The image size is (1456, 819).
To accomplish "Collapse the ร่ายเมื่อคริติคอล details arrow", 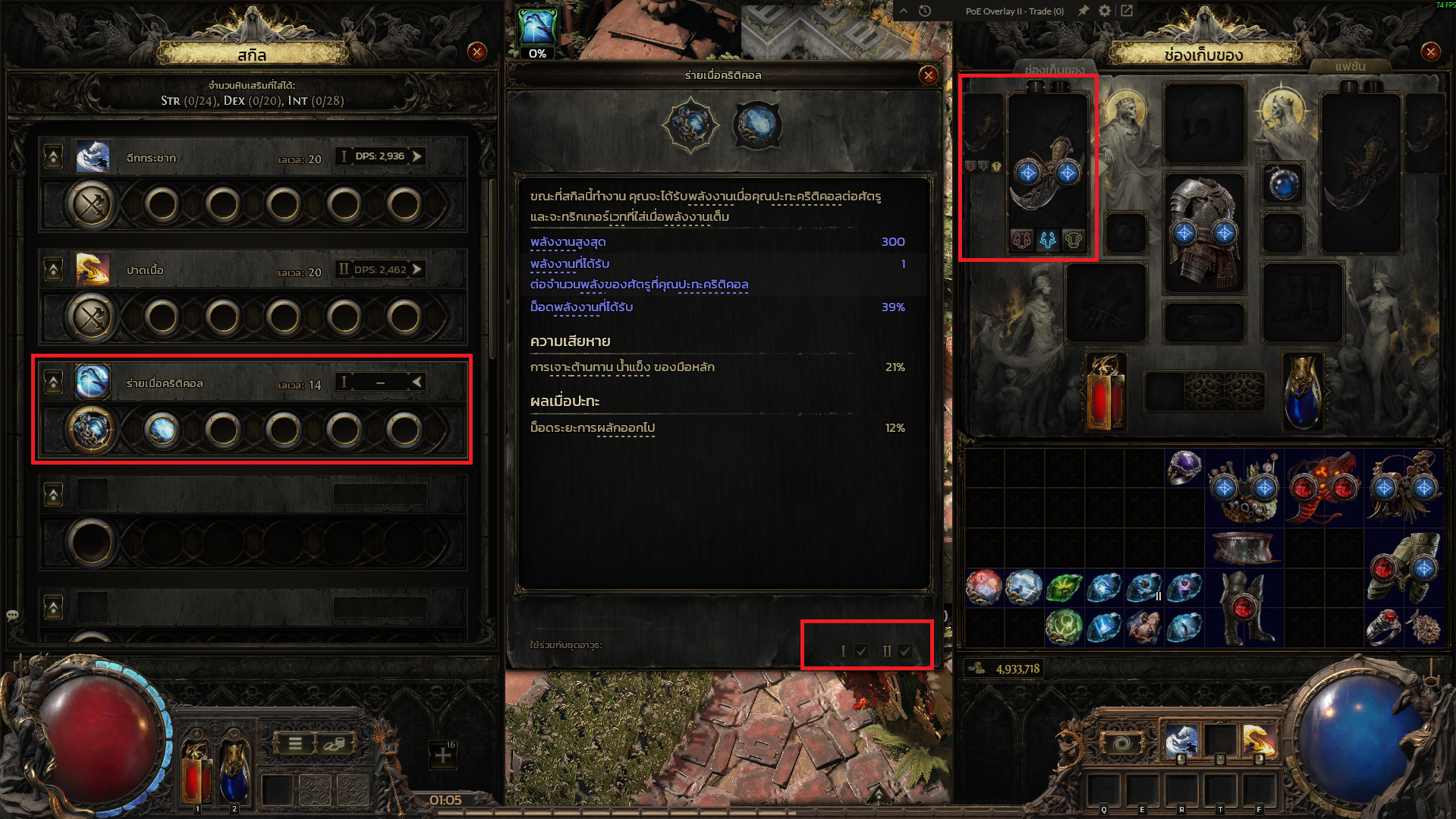I will [x=417, y=382].
